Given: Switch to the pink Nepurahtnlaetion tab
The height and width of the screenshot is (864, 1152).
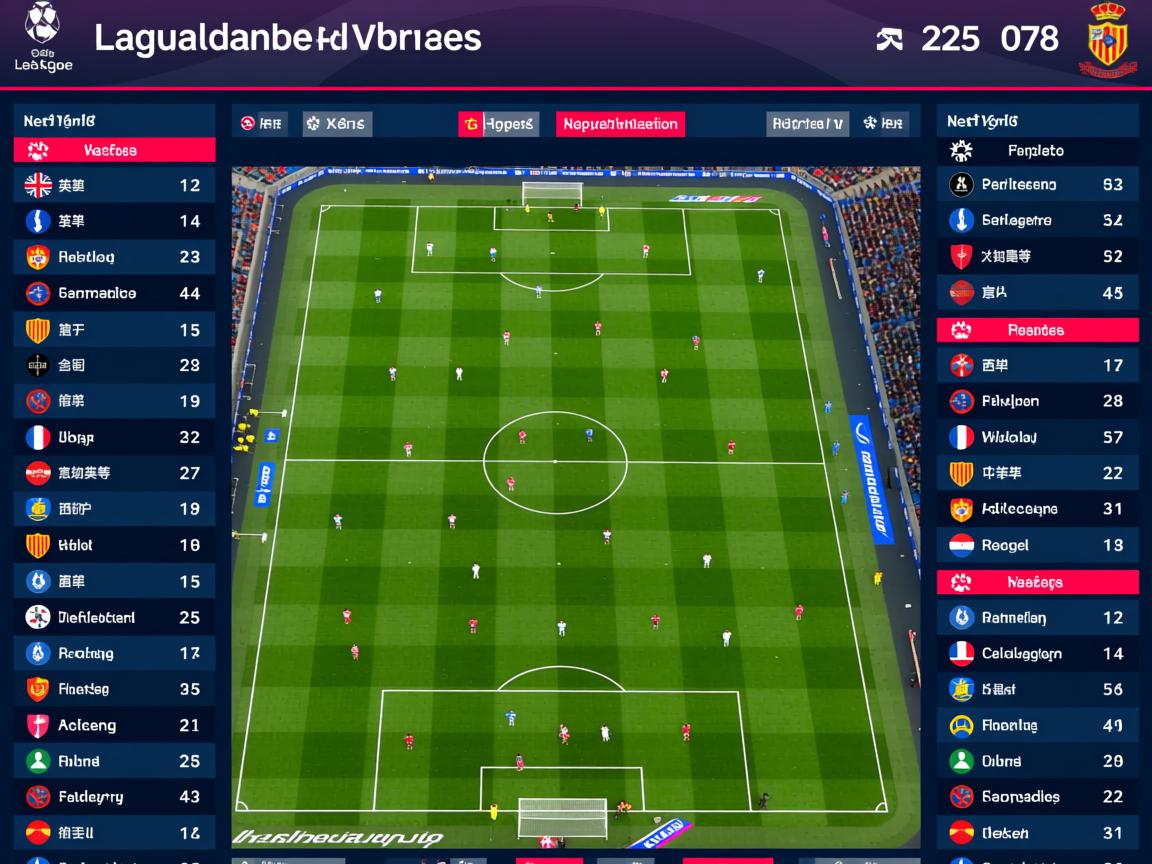Looking at the screenshot, I should click(x=620, y=124).
